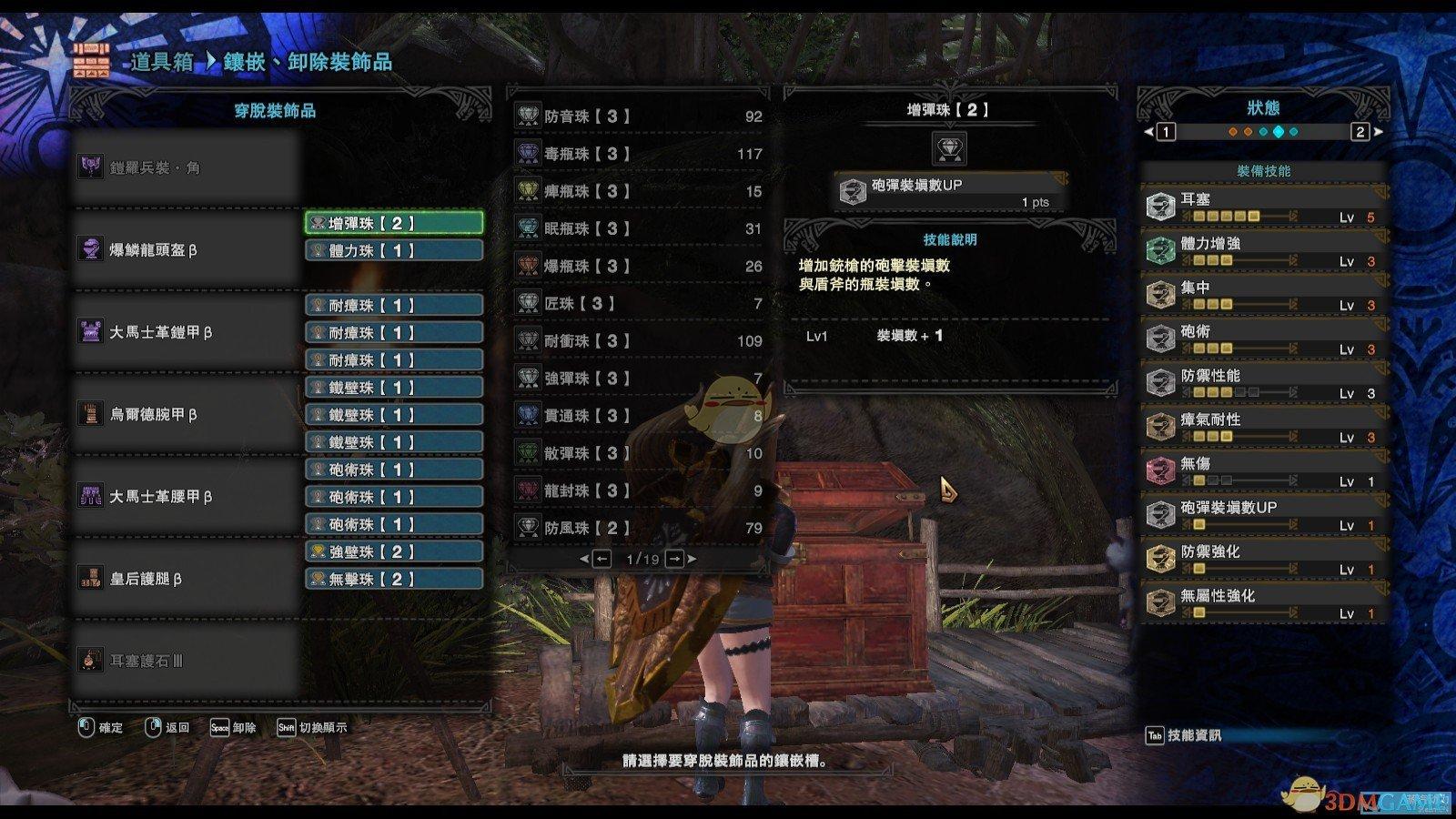Screen dimensions: 1456x819
Task: Select the 強壁珠【2】 slot
Action: (393, 551)
